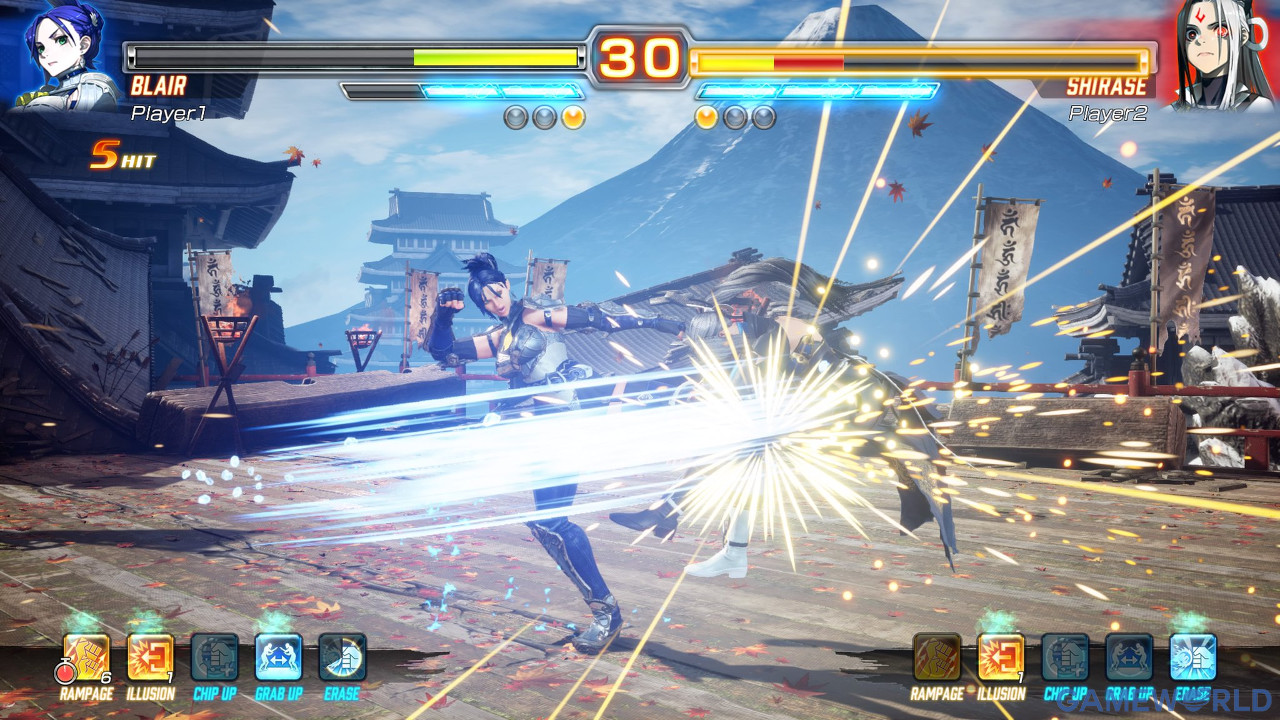
Task: Click Shirase's Chip Up gear icon
Action: (1065, 657)
